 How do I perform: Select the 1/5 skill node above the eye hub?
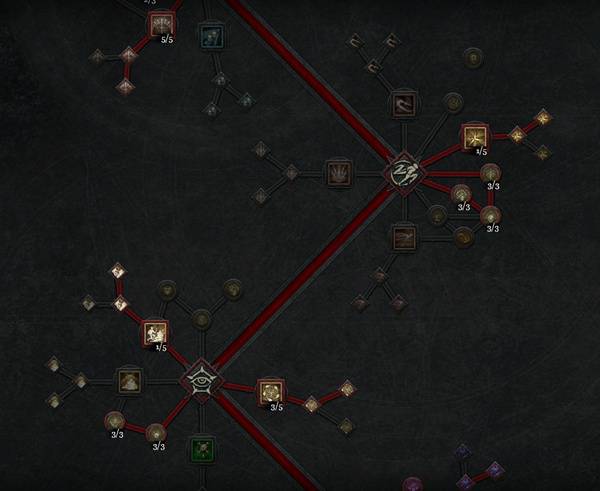pos(154,332)
